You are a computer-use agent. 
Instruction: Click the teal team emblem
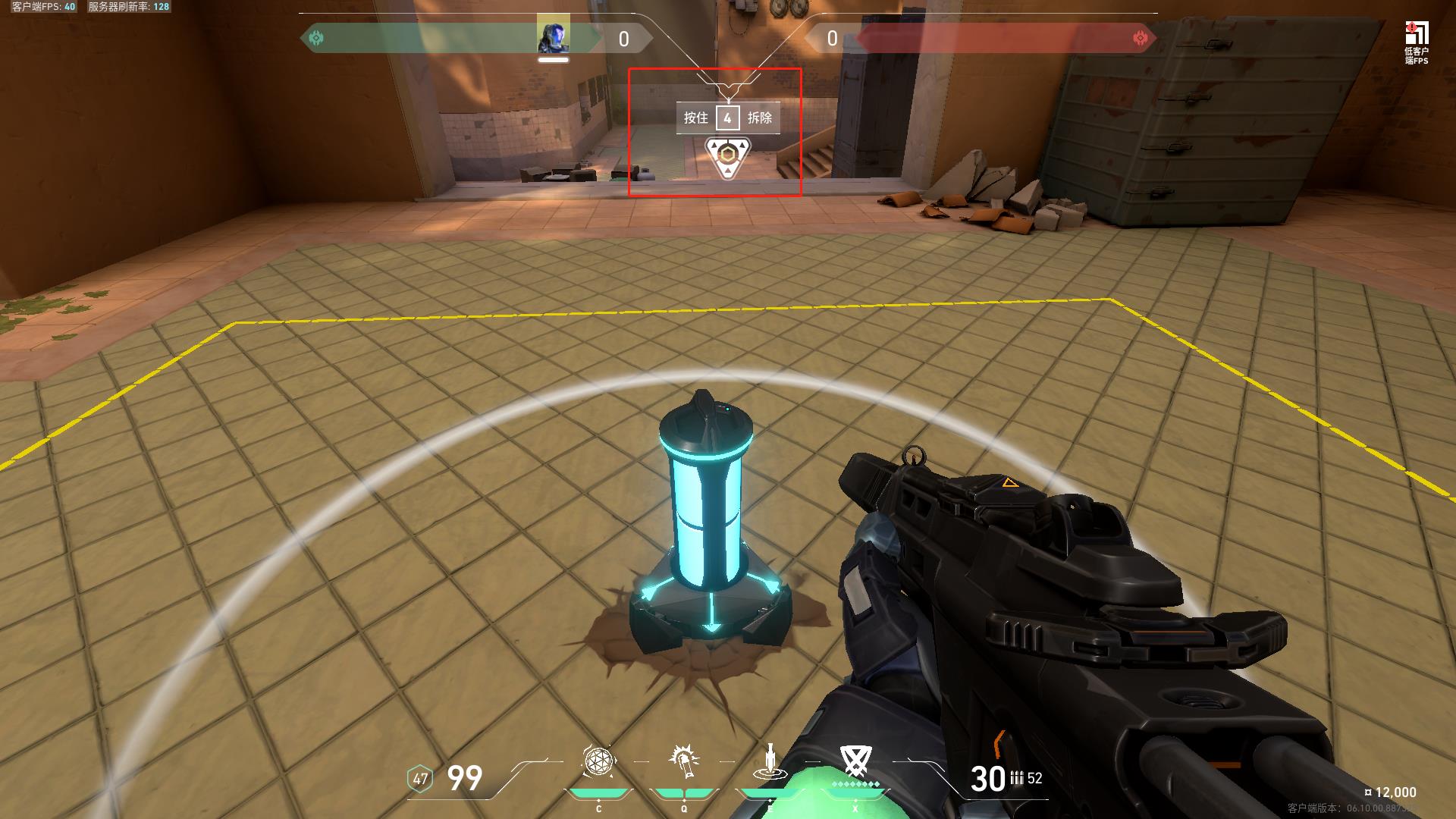tap(317, 38)
